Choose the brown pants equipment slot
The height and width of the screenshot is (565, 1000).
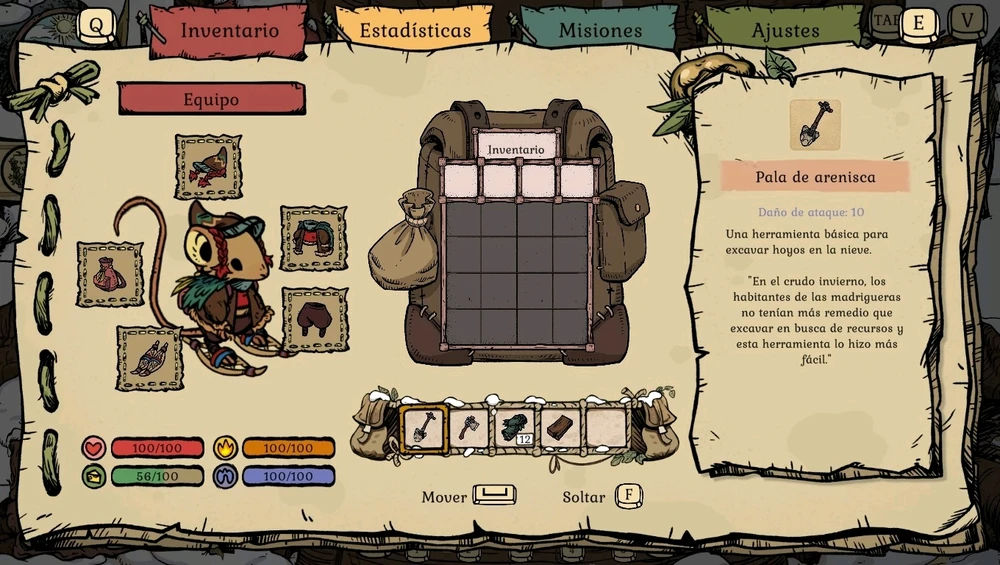[314, 320]
